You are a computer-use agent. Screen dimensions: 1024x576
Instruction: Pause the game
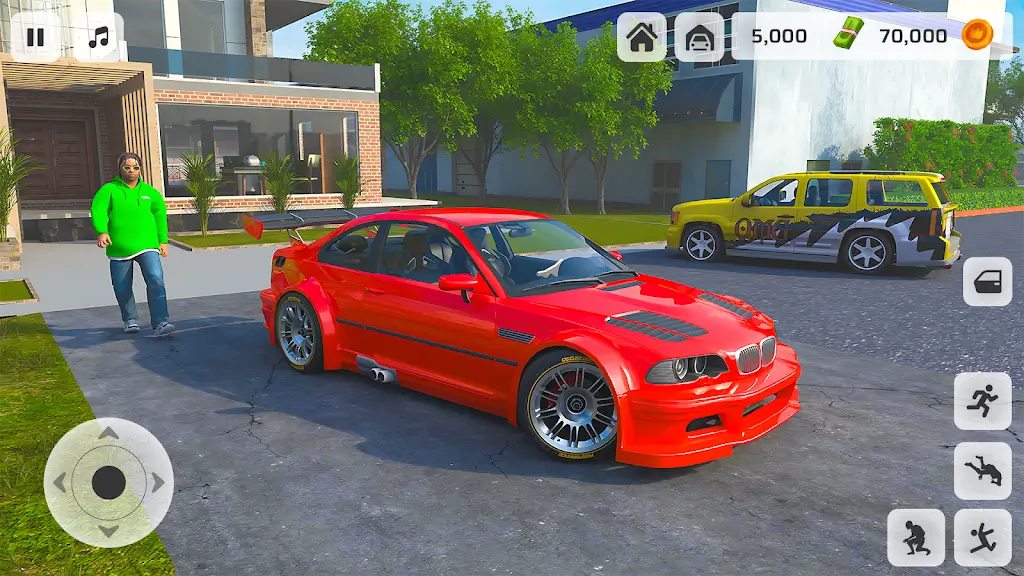pyautogui.click(x=35, y=38)
